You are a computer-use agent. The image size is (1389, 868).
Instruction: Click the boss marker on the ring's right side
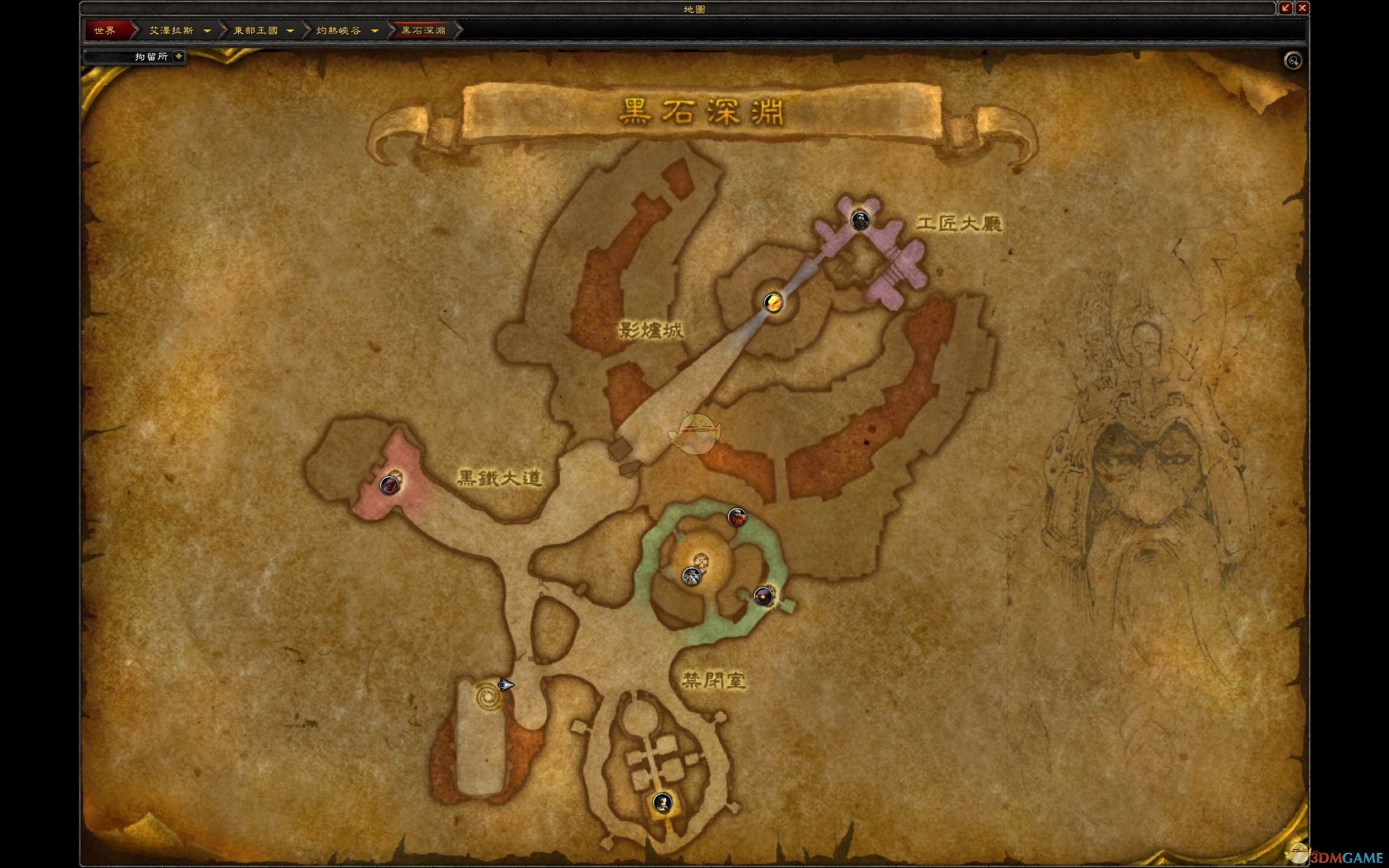click(763, 596)
